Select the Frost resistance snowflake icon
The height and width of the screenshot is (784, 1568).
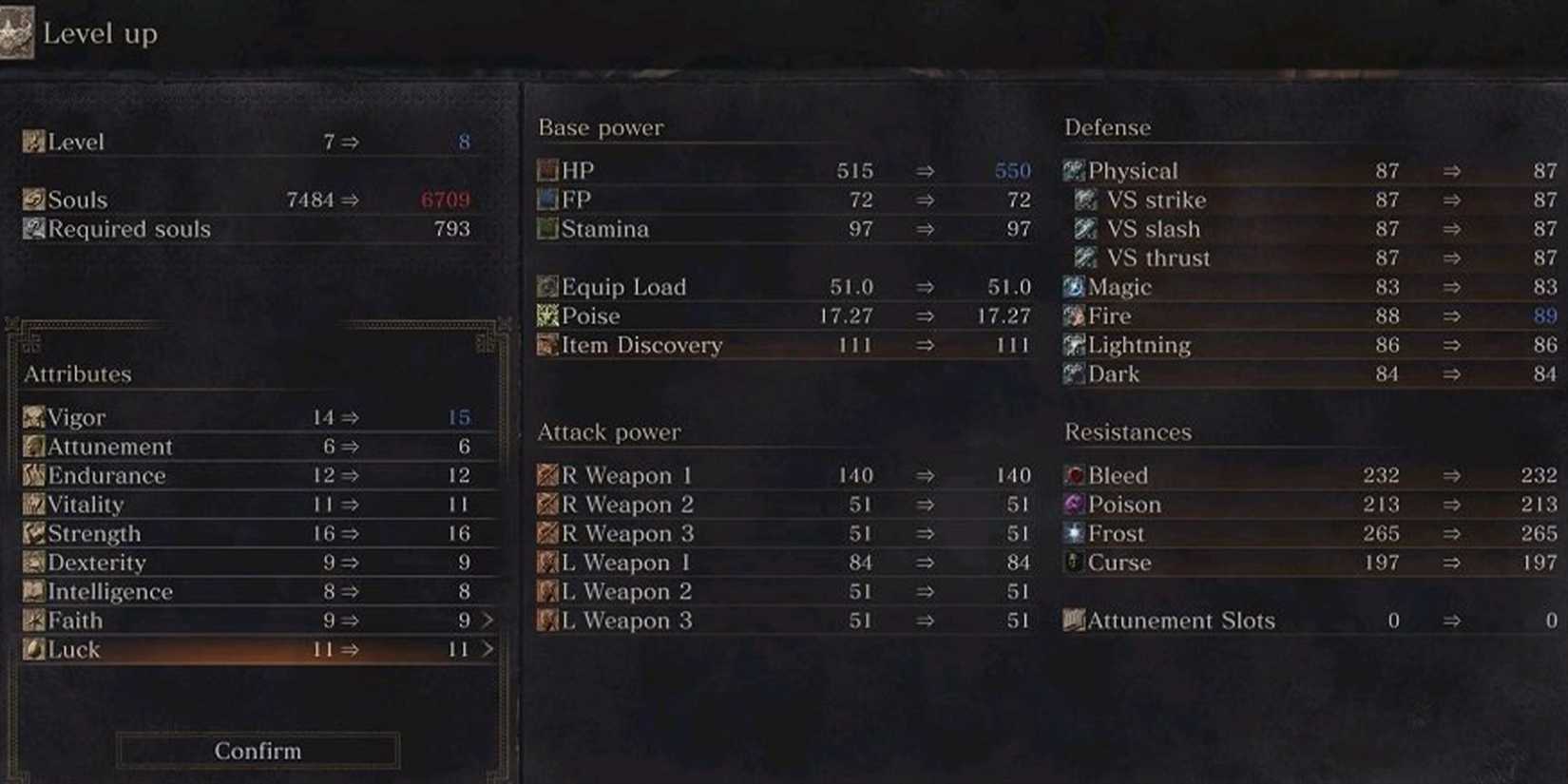click(x=1074, y=533)
